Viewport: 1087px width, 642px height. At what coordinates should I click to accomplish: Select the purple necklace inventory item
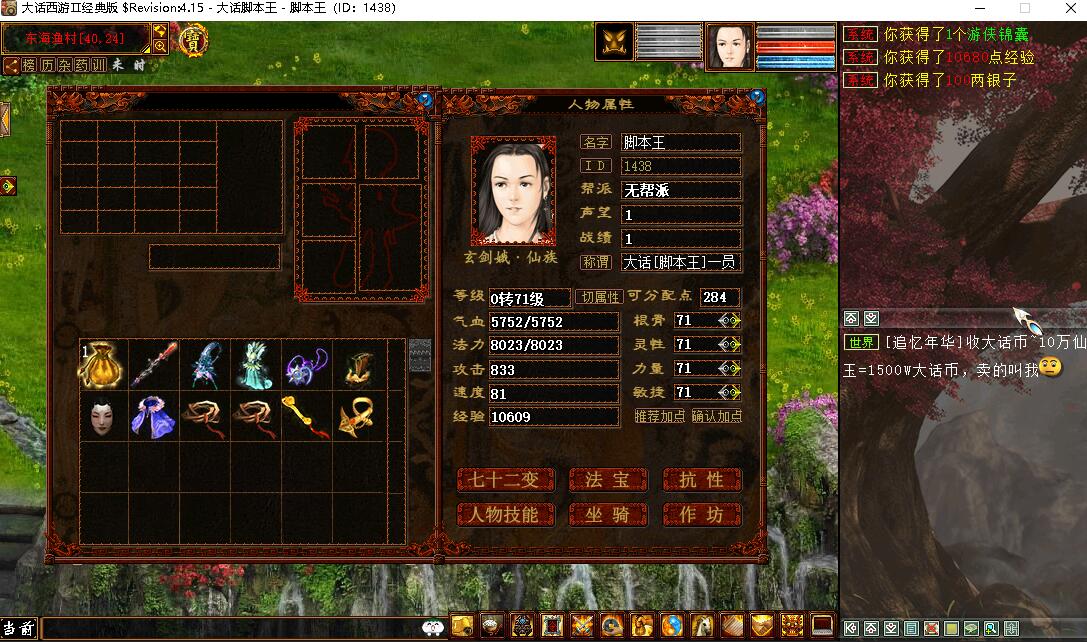[305, 366]
